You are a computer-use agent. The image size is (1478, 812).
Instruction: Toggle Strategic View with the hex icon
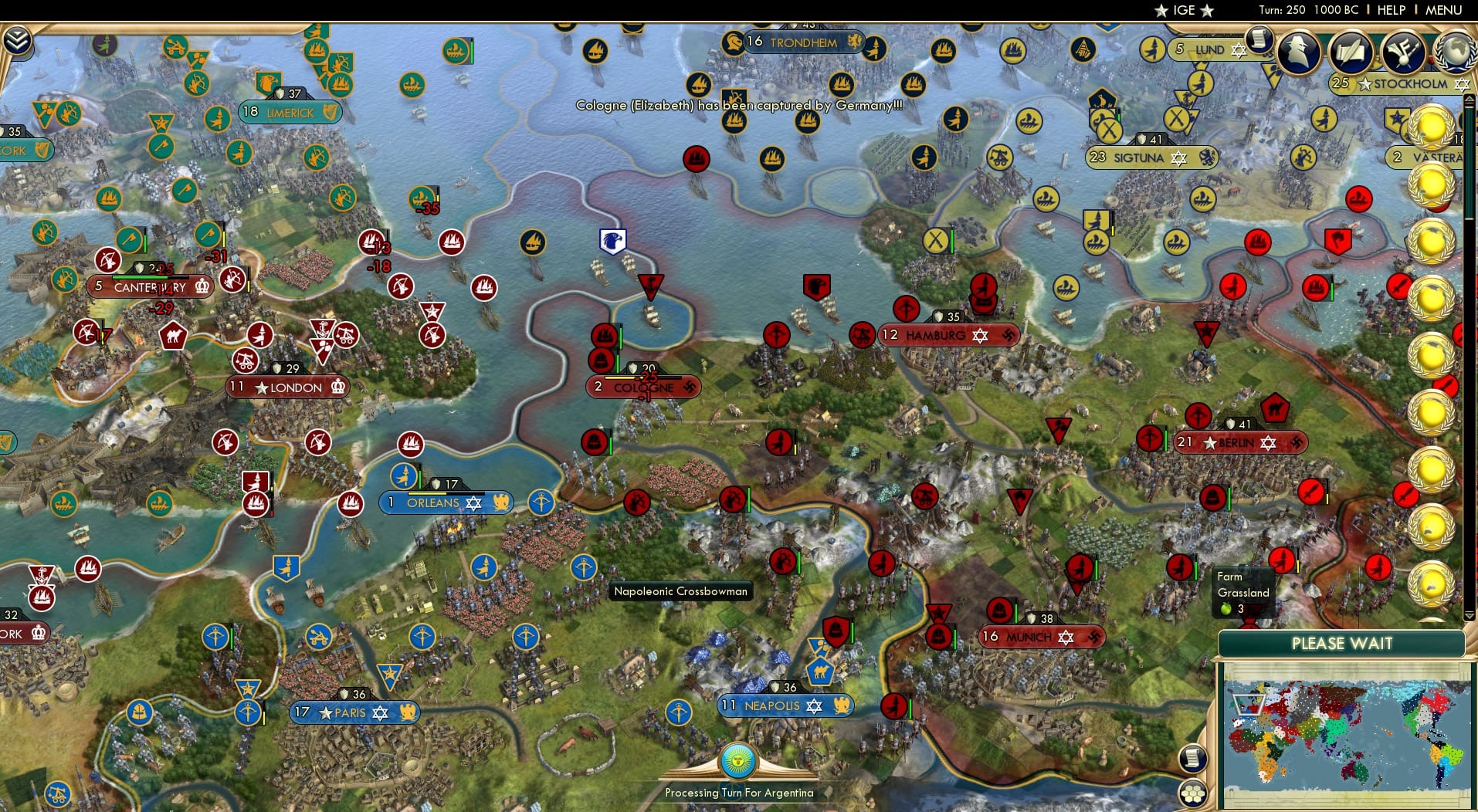[1194, 791]
